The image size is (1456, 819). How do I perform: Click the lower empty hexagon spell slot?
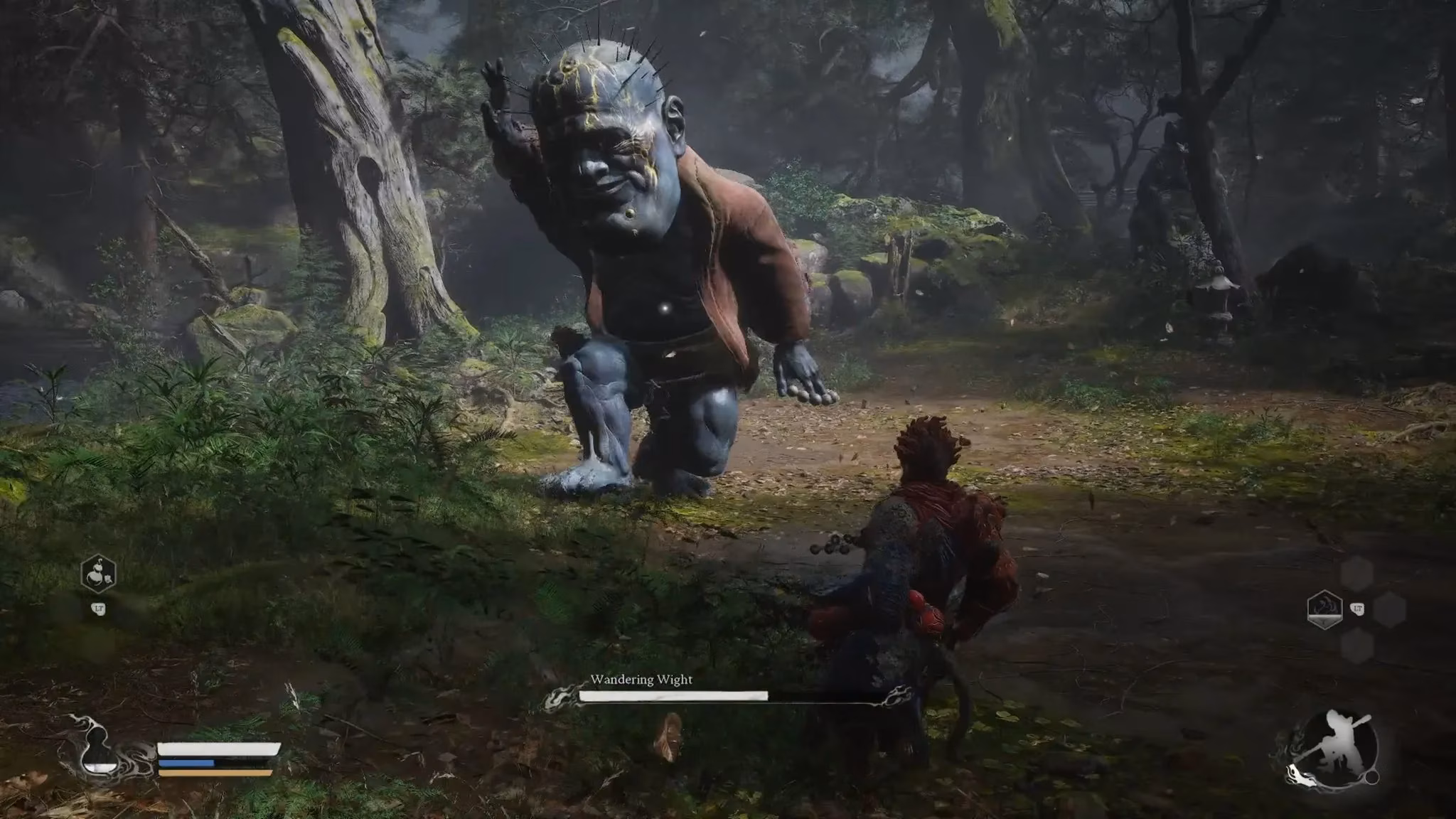click(x=1359, y=646)
